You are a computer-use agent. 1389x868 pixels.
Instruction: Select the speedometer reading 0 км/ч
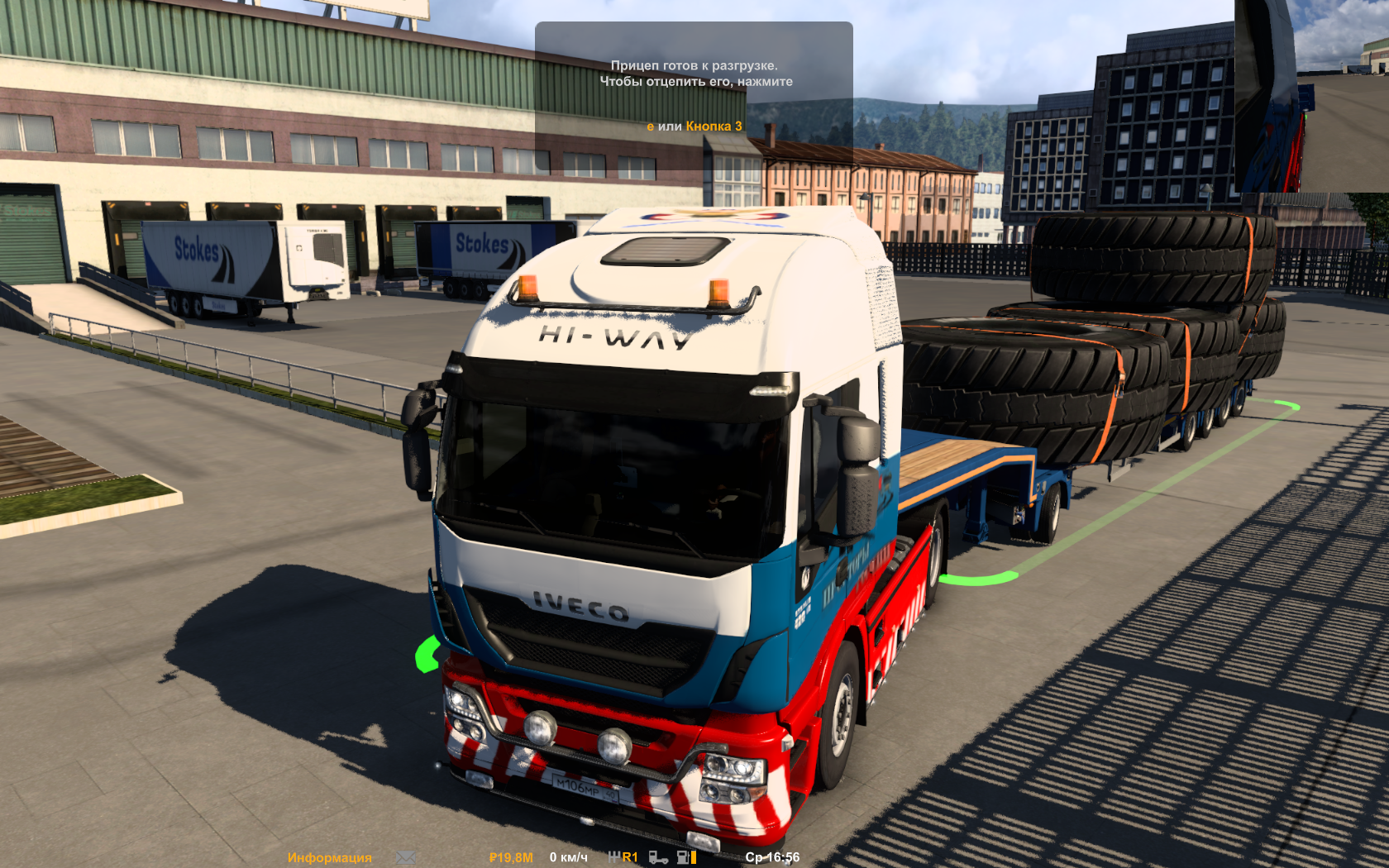tap(568, 857)
